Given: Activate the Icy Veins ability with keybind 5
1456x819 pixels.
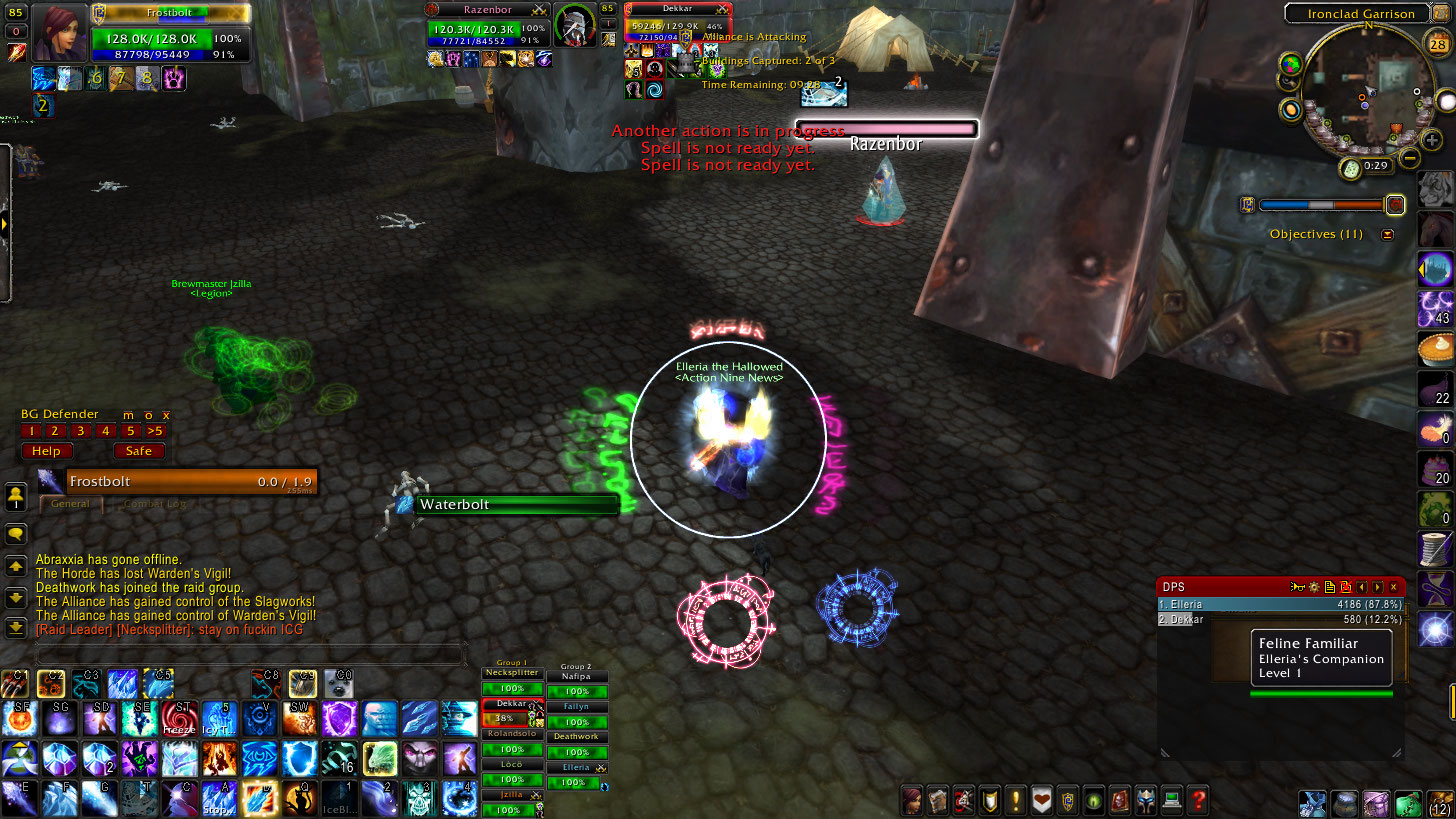Looking at the screenshot, I should [217, 719].
